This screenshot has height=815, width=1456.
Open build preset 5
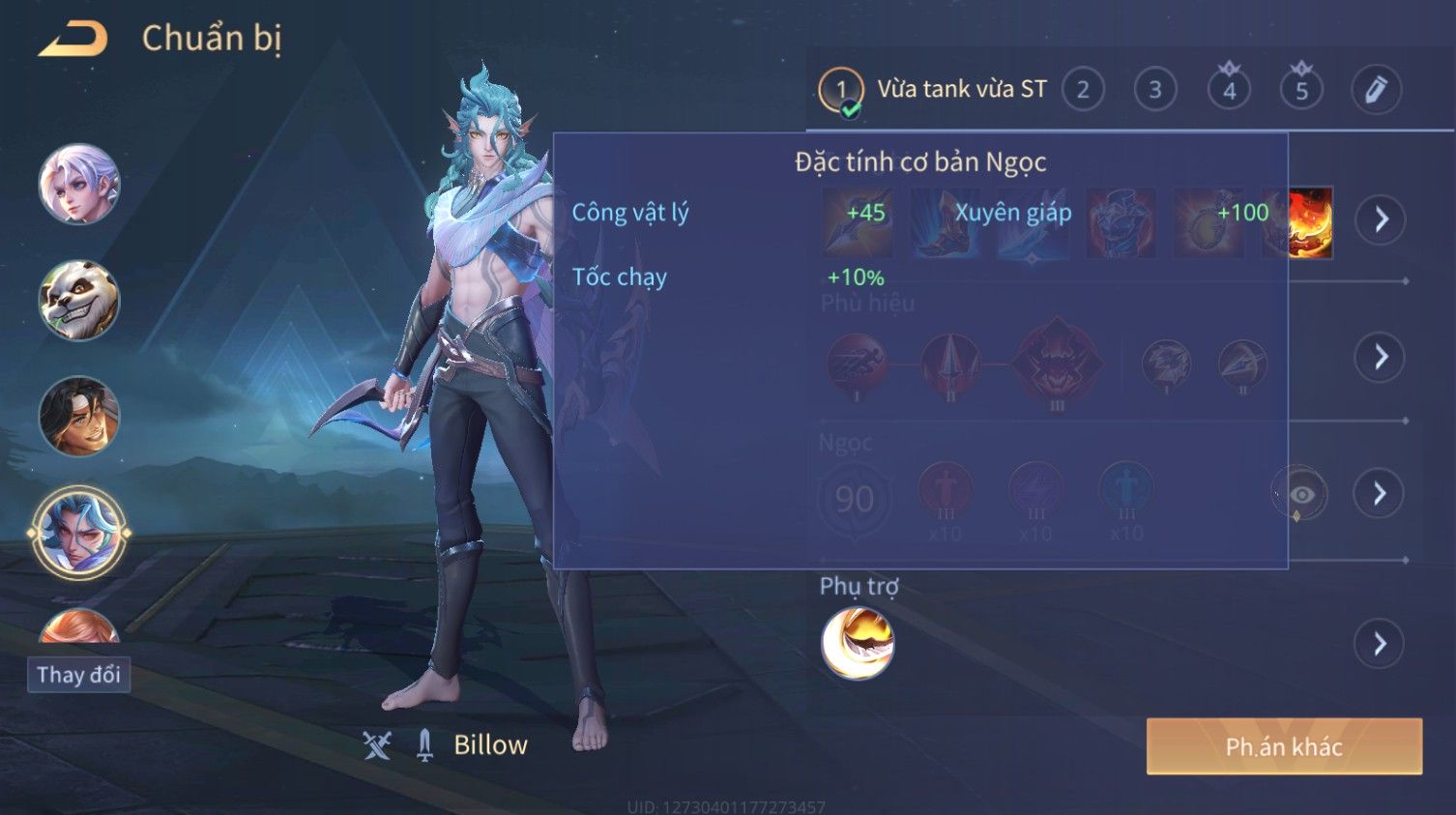click(x=1301, y=90)
